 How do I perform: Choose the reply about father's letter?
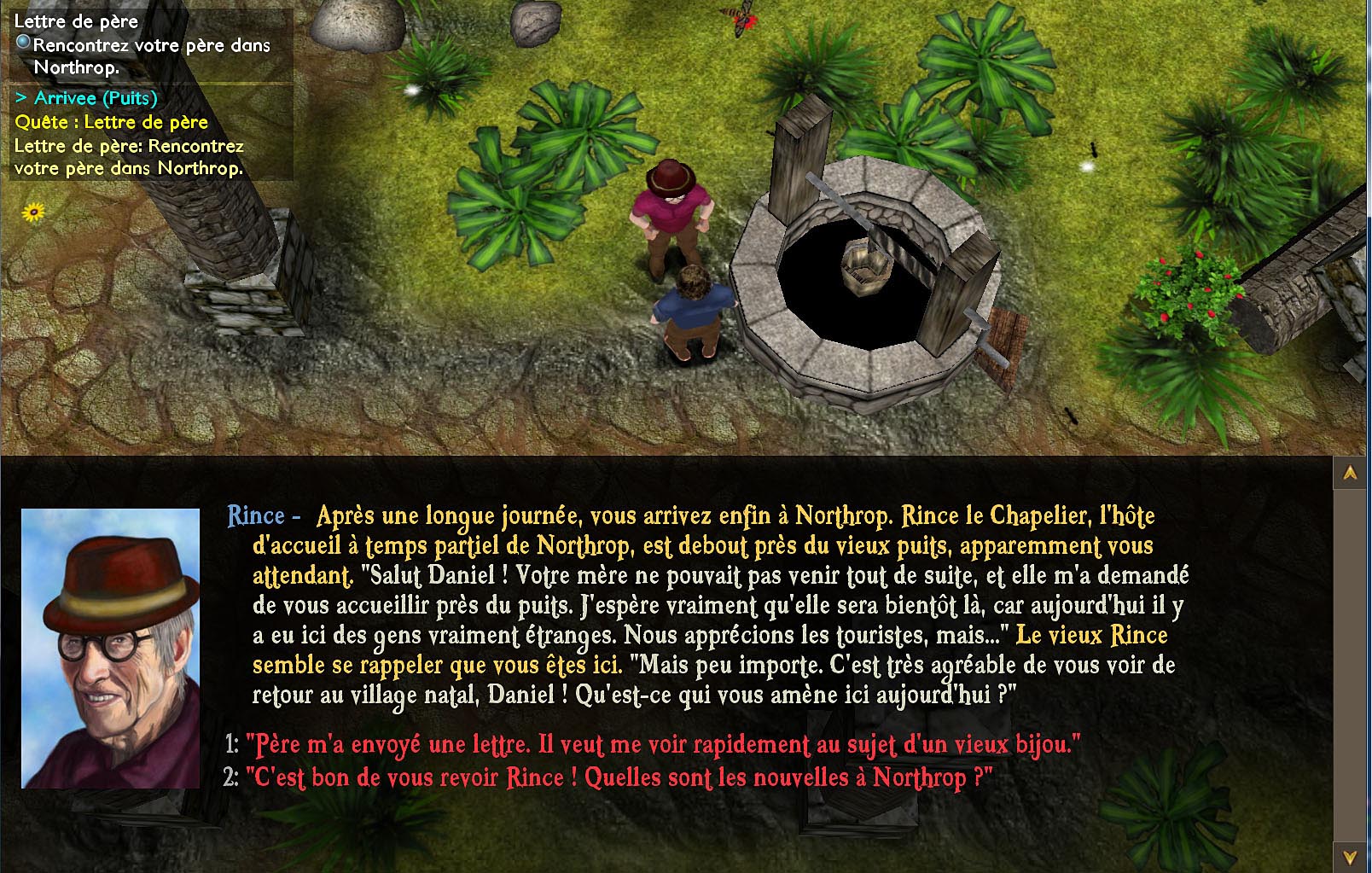[662, 745]
